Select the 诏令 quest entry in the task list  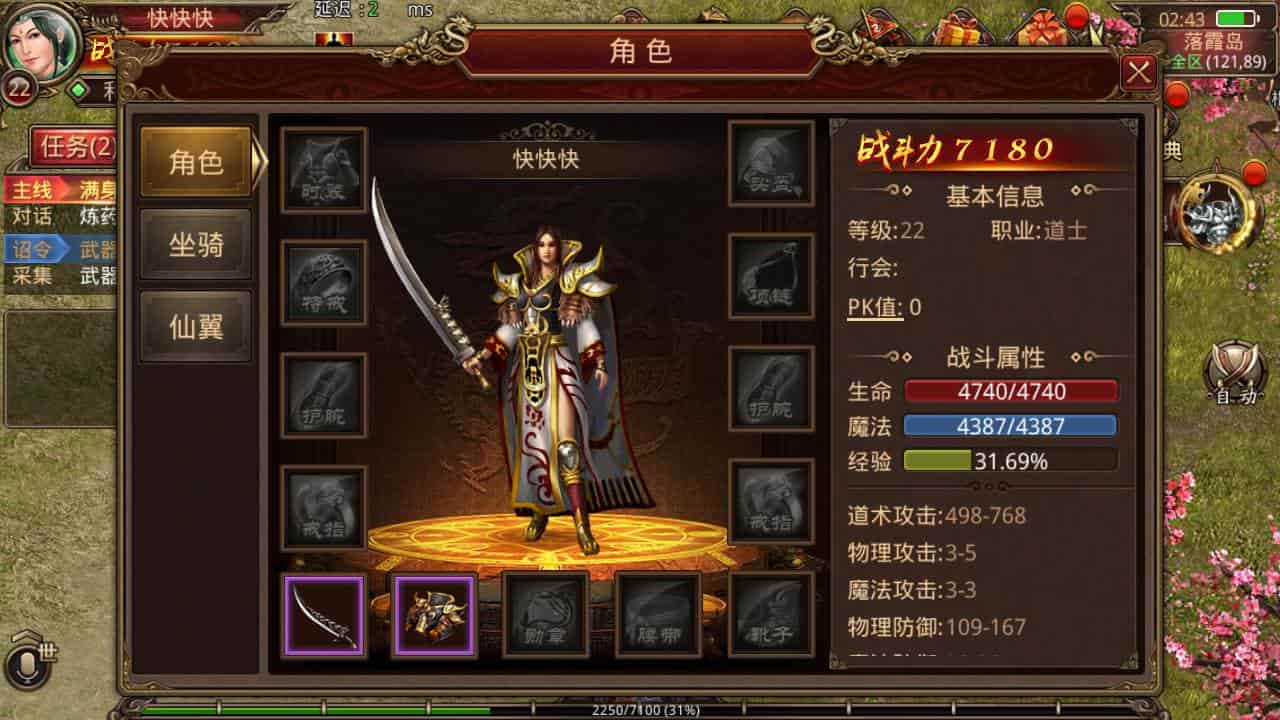coord(30,249)
